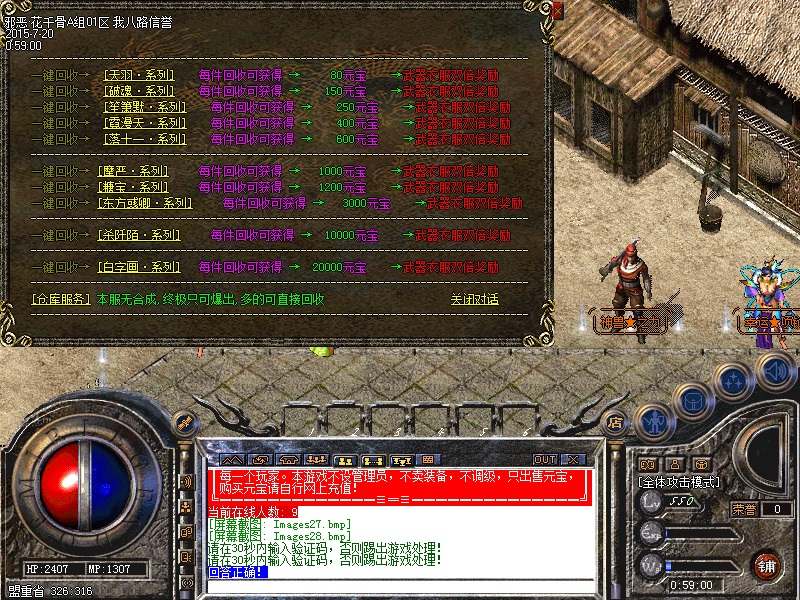Recycle the 东方彧卿 series equipment
The image size is (800, 600).
click(x=146, y=203)
